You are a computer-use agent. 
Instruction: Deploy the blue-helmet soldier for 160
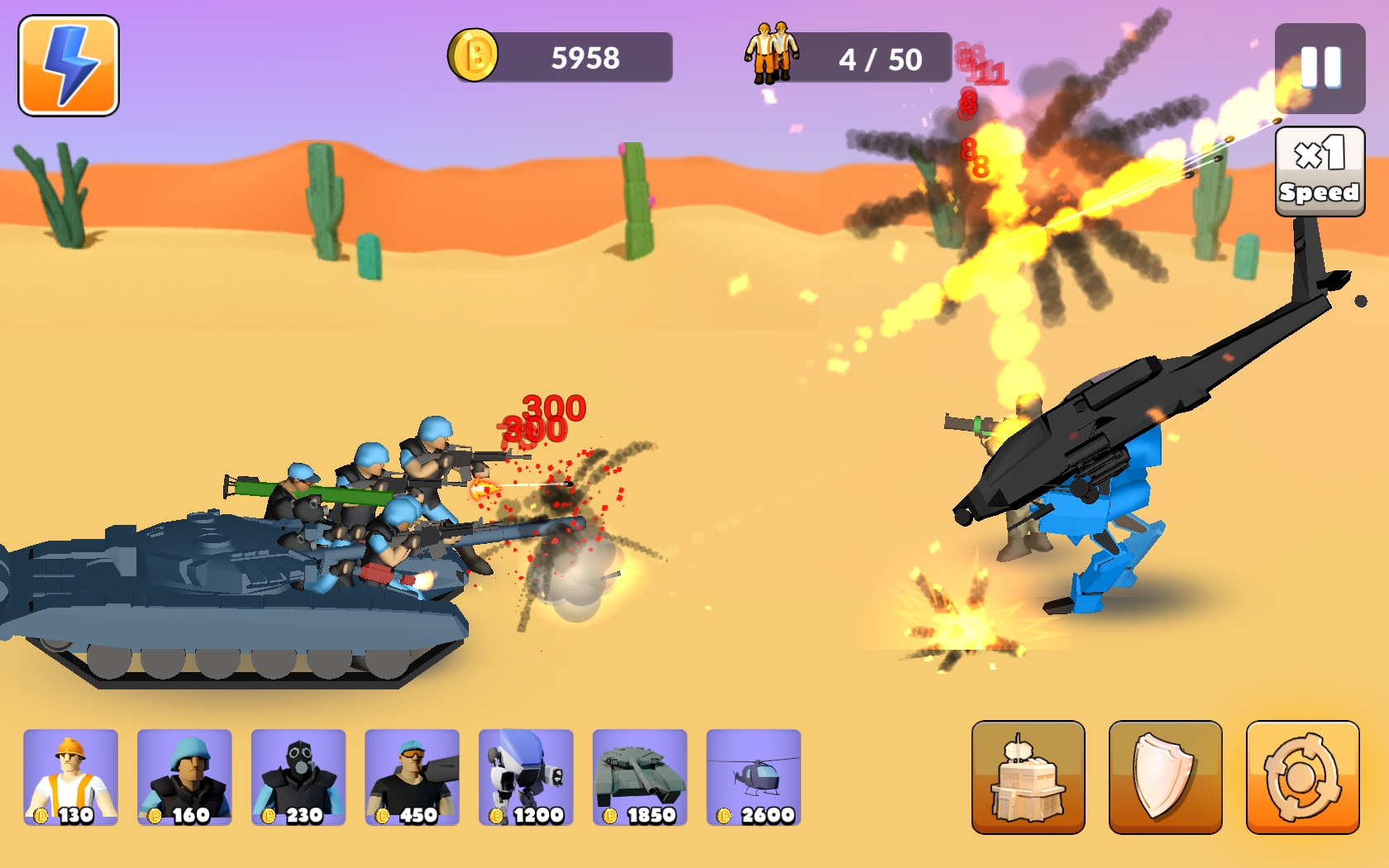pos(184,777)
